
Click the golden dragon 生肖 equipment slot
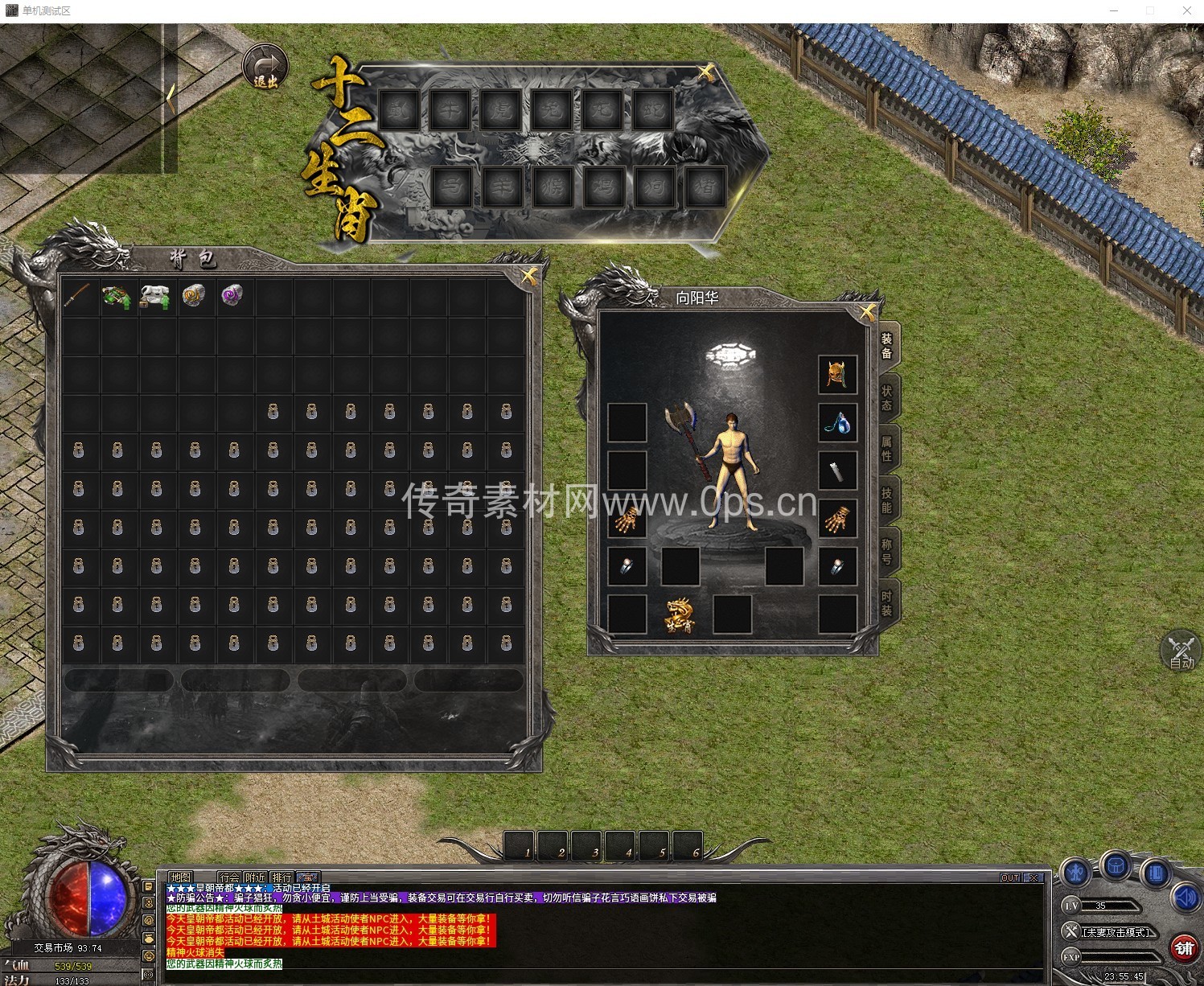click(680, 615)
